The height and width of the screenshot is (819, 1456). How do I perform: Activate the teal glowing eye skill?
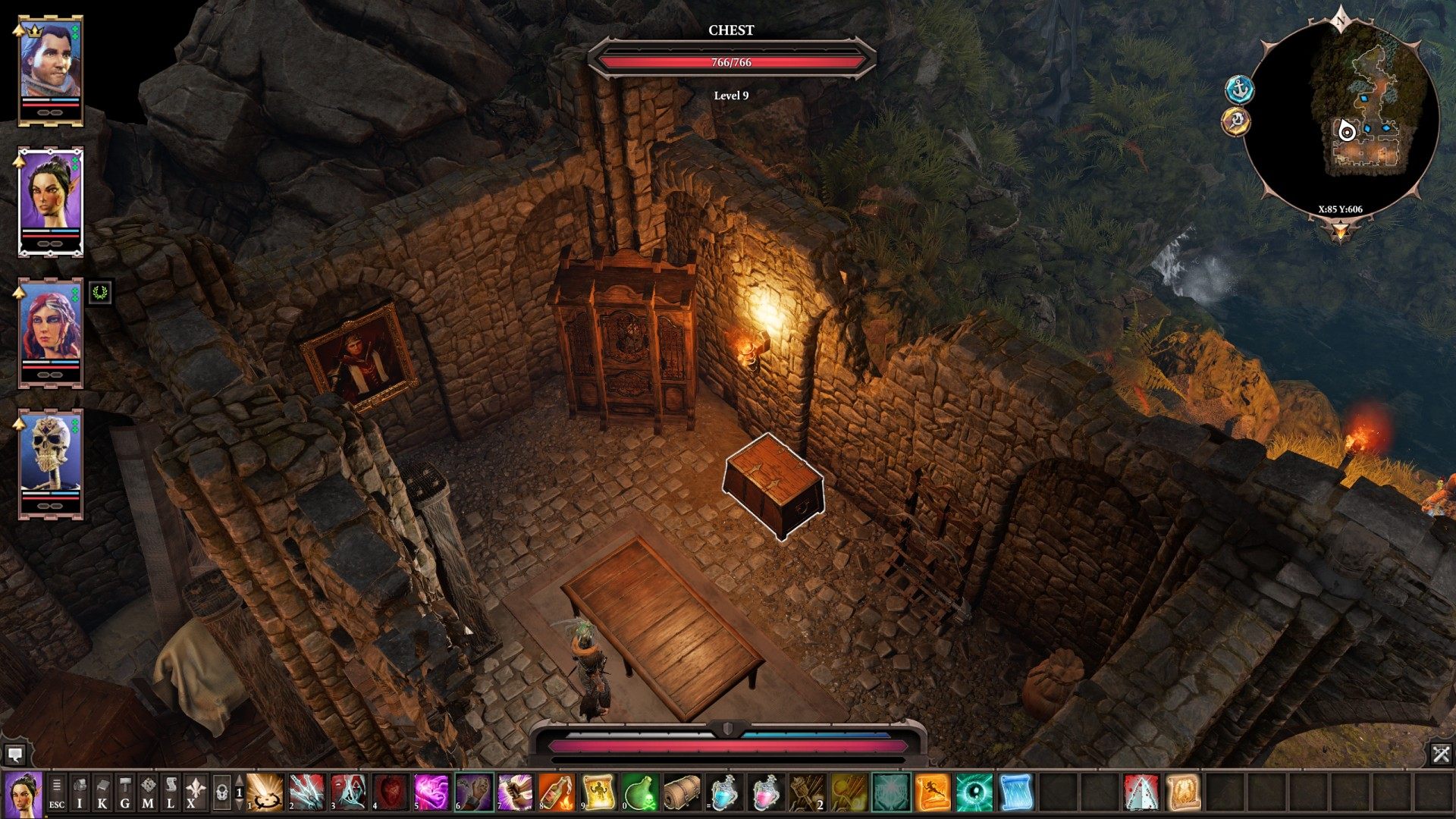coord(974,793)
